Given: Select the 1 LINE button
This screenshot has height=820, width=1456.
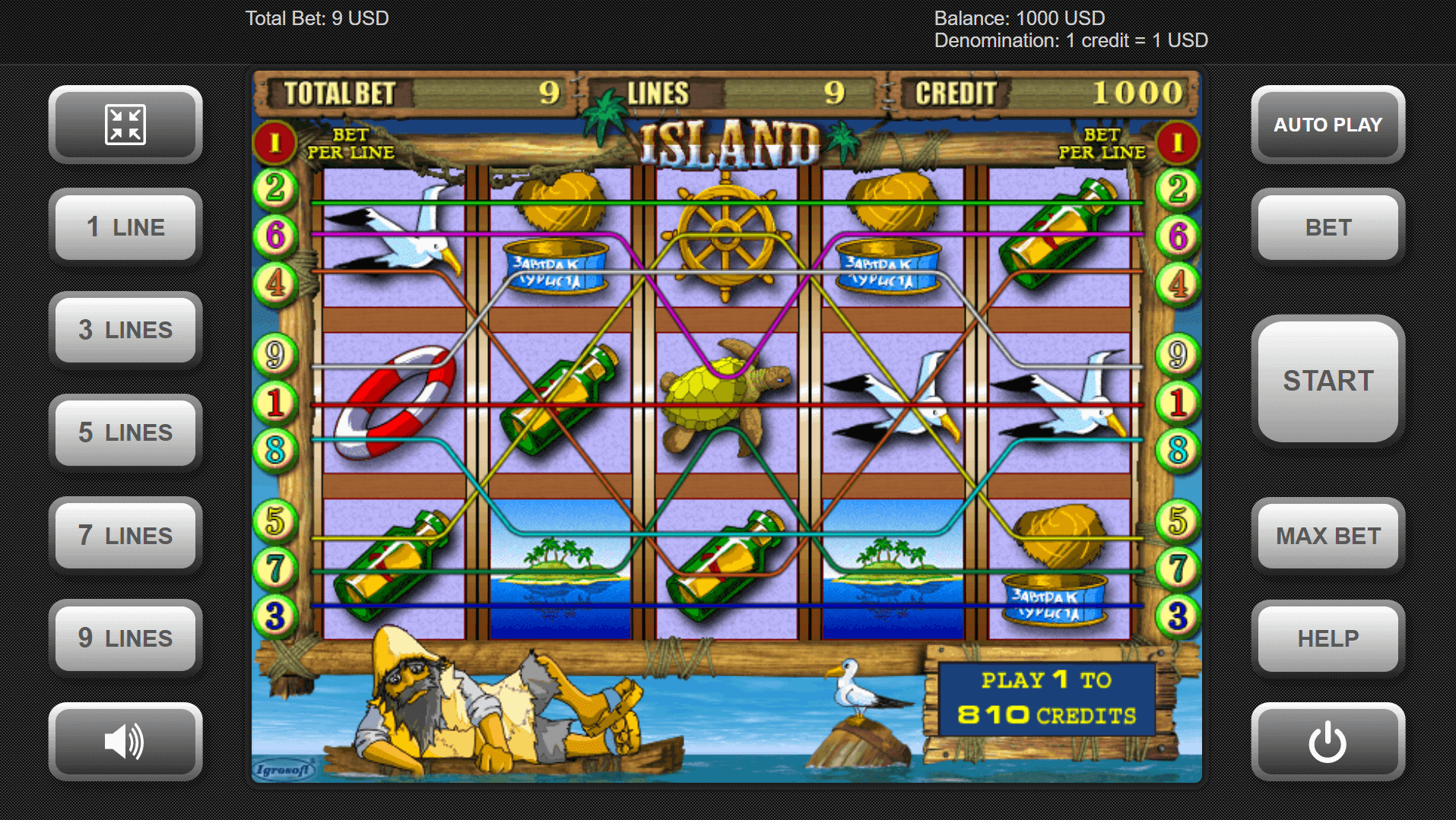Looking at the screenshot, I should point(125,227).
